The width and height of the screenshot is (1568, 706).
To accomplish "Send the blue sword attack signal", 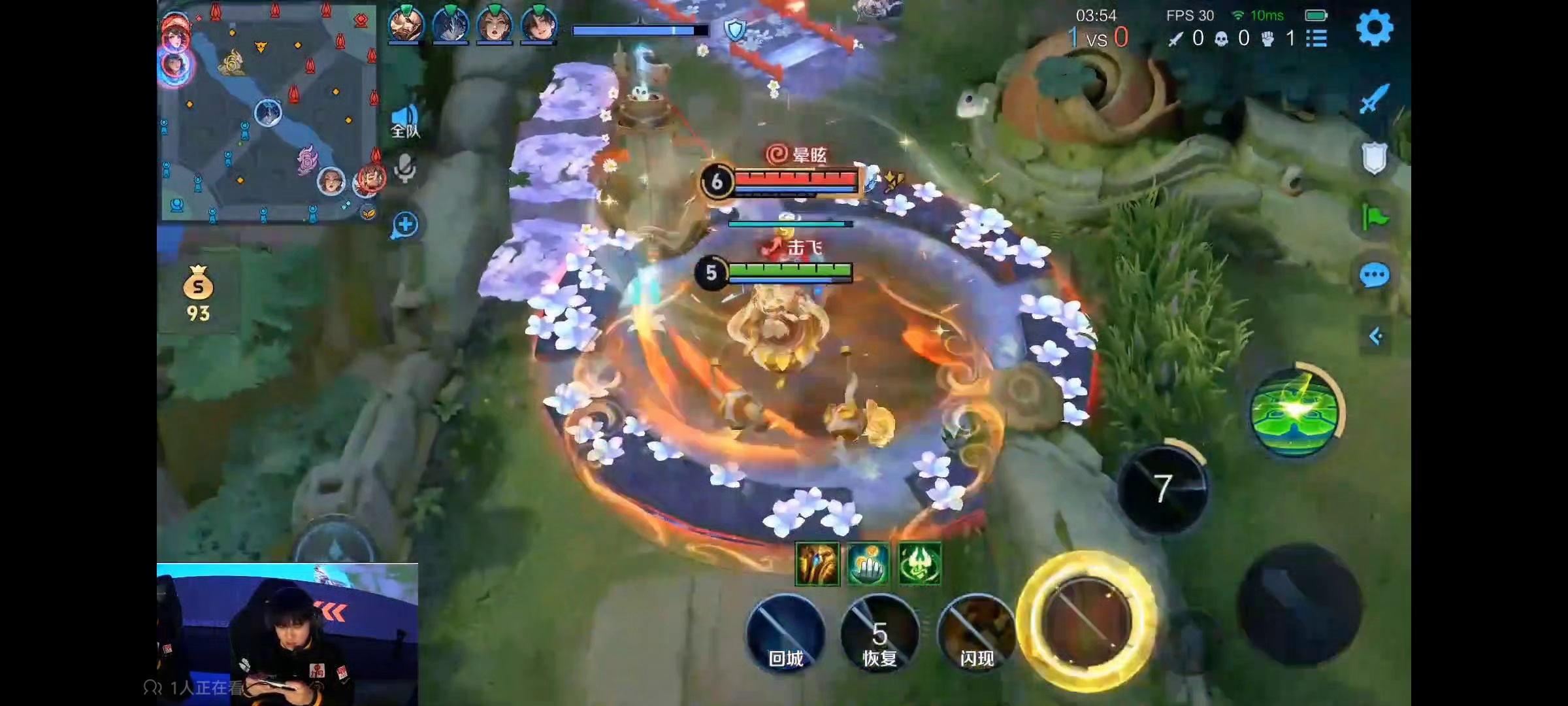I will [x=1375, y=99].
